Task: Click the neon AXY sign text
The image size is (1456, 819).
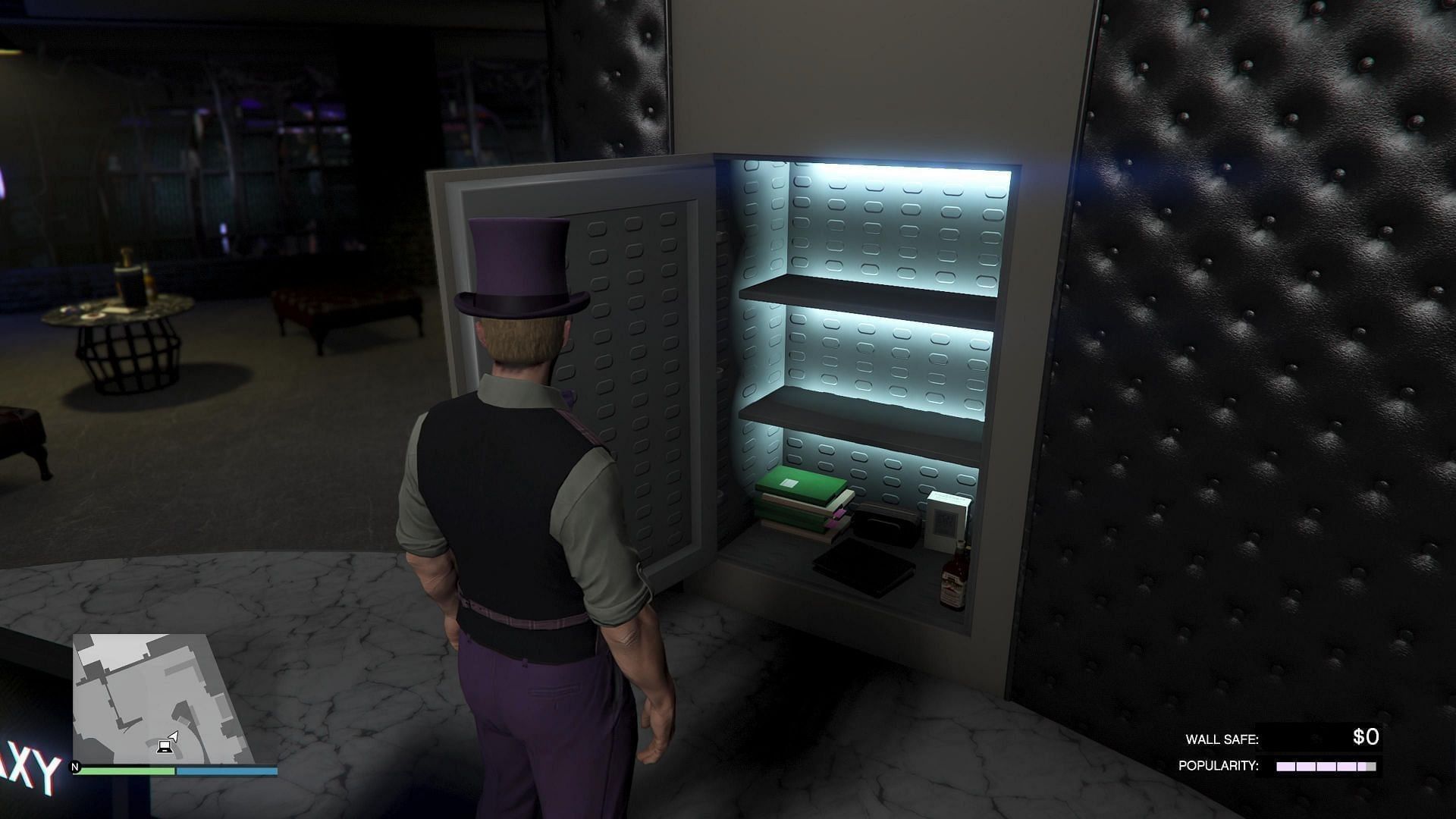Action: click(x=30, y=765)
